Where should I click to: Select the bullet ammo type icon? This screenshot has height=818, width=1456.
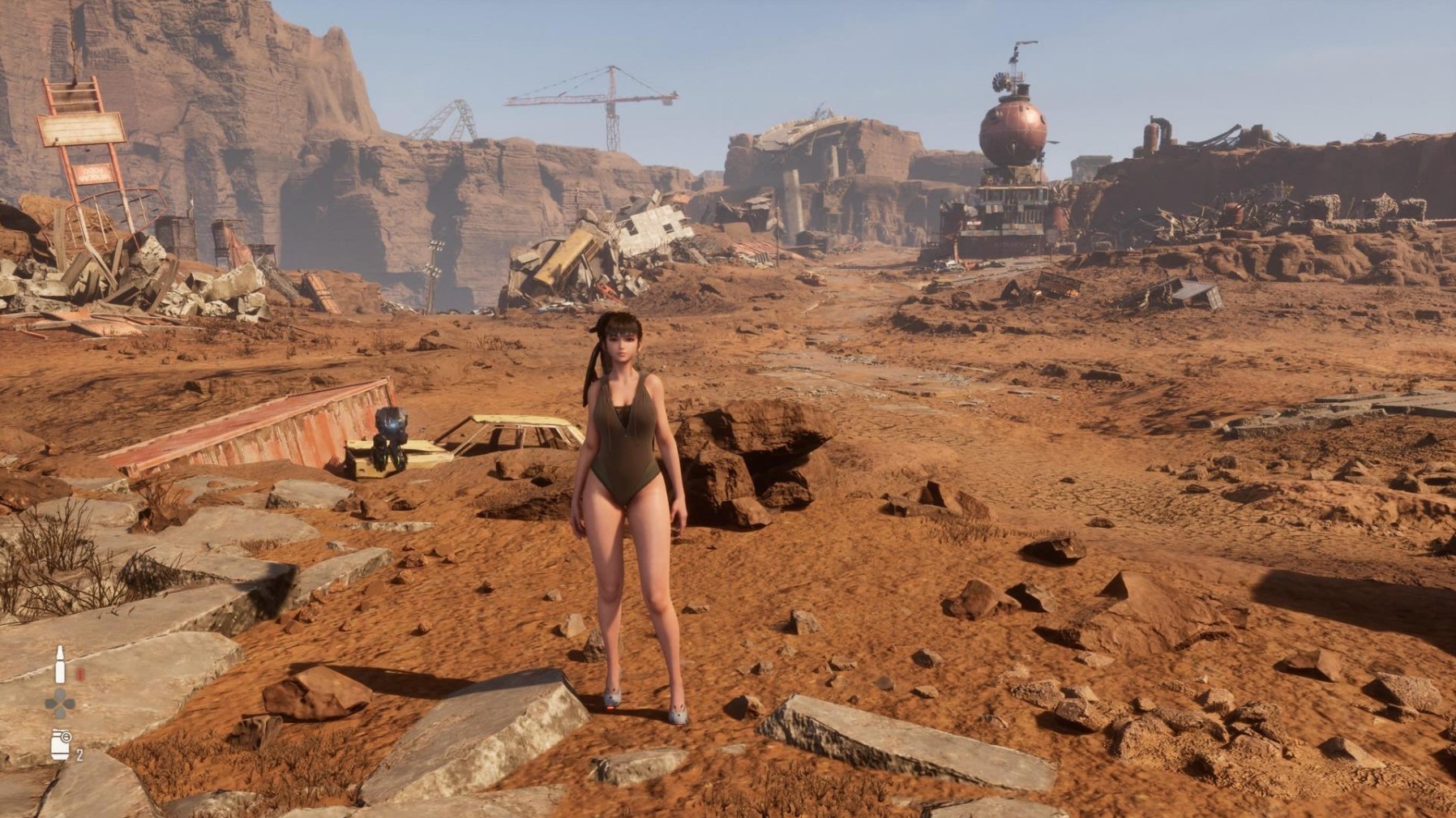point(60,665)
